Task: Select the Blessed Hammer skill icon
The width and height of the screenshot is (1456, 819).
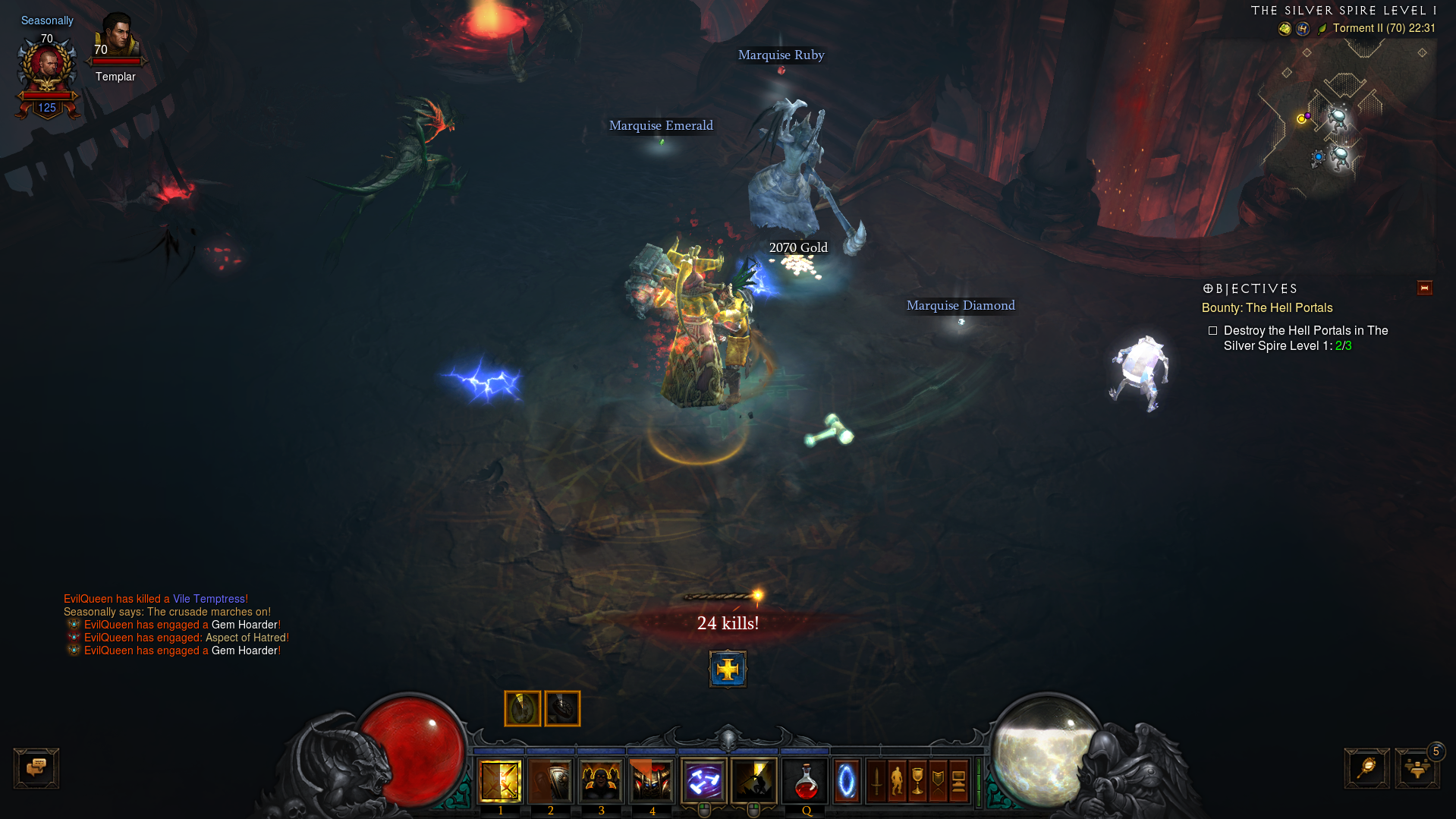Action: click(703, 780)
